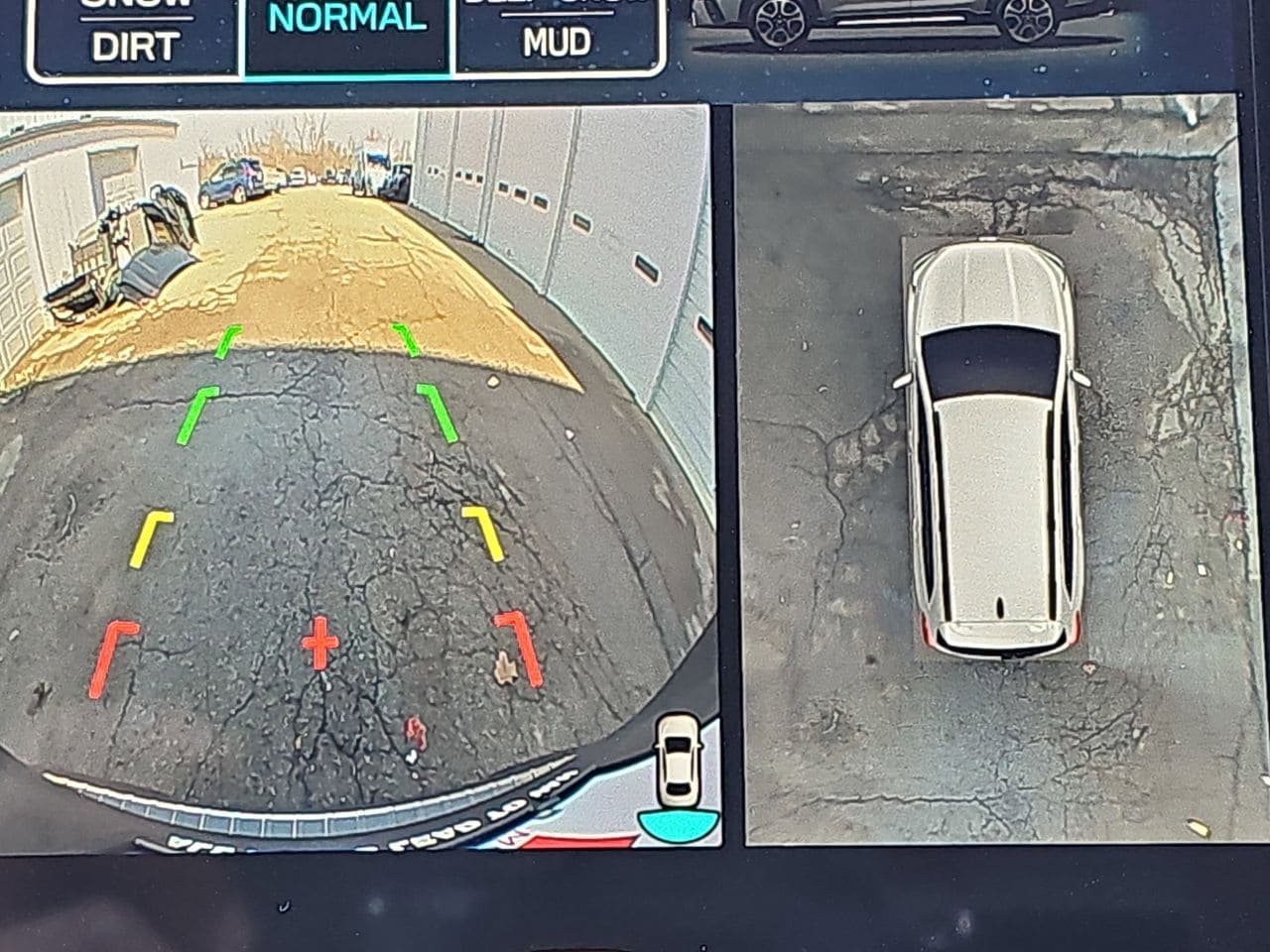Tap the rear-view camera feed panel

coord(357,476)
